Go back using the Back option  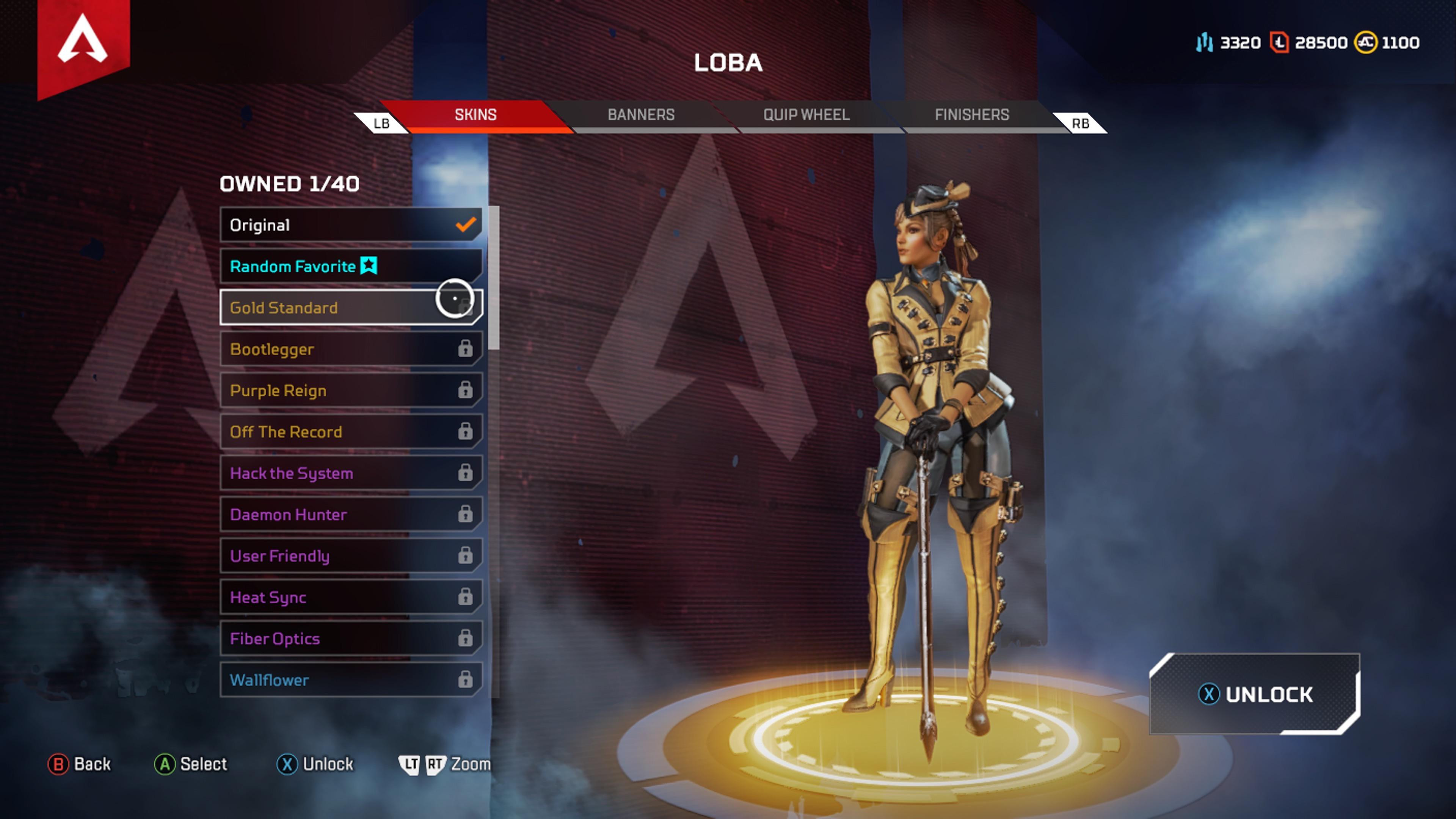(80, 764)
